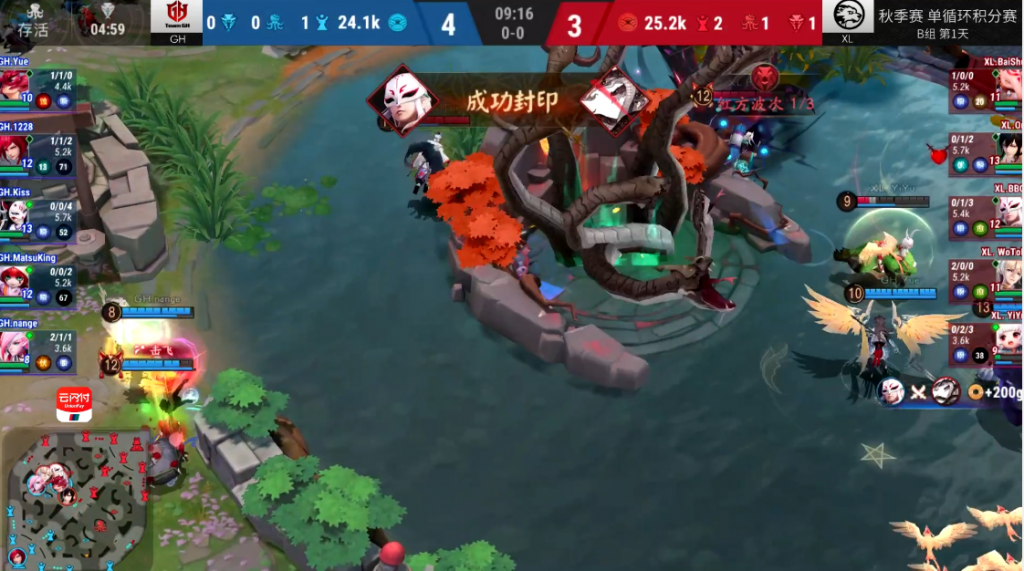Choose GH.Kiss's white-masked hero portrait
The image size is (1024, 571).
tap(13, 214)
